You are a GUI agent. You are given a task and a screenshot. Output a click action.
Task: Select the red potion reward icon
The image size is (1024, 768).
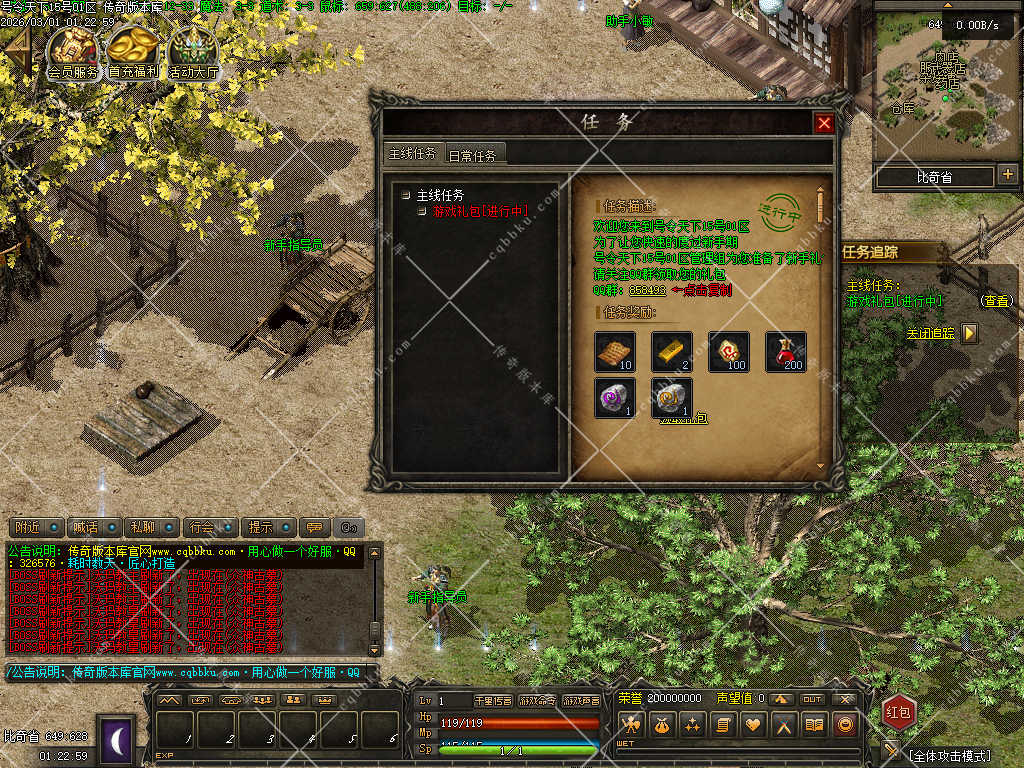786,352
